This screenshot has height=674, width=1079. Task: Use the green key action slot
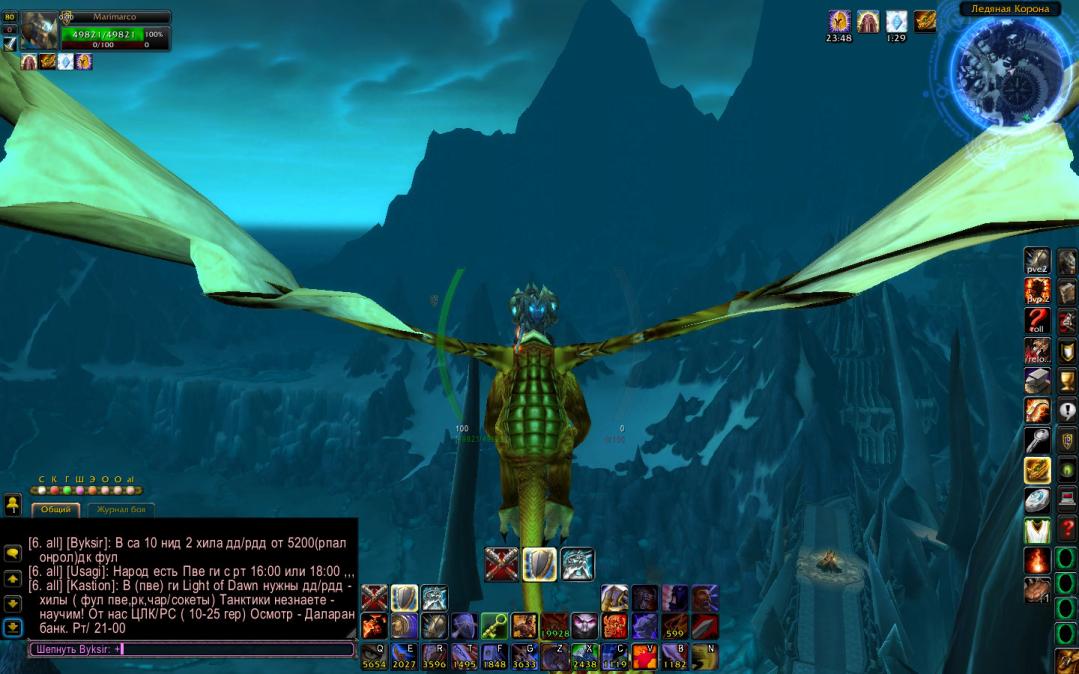[494, 626]
